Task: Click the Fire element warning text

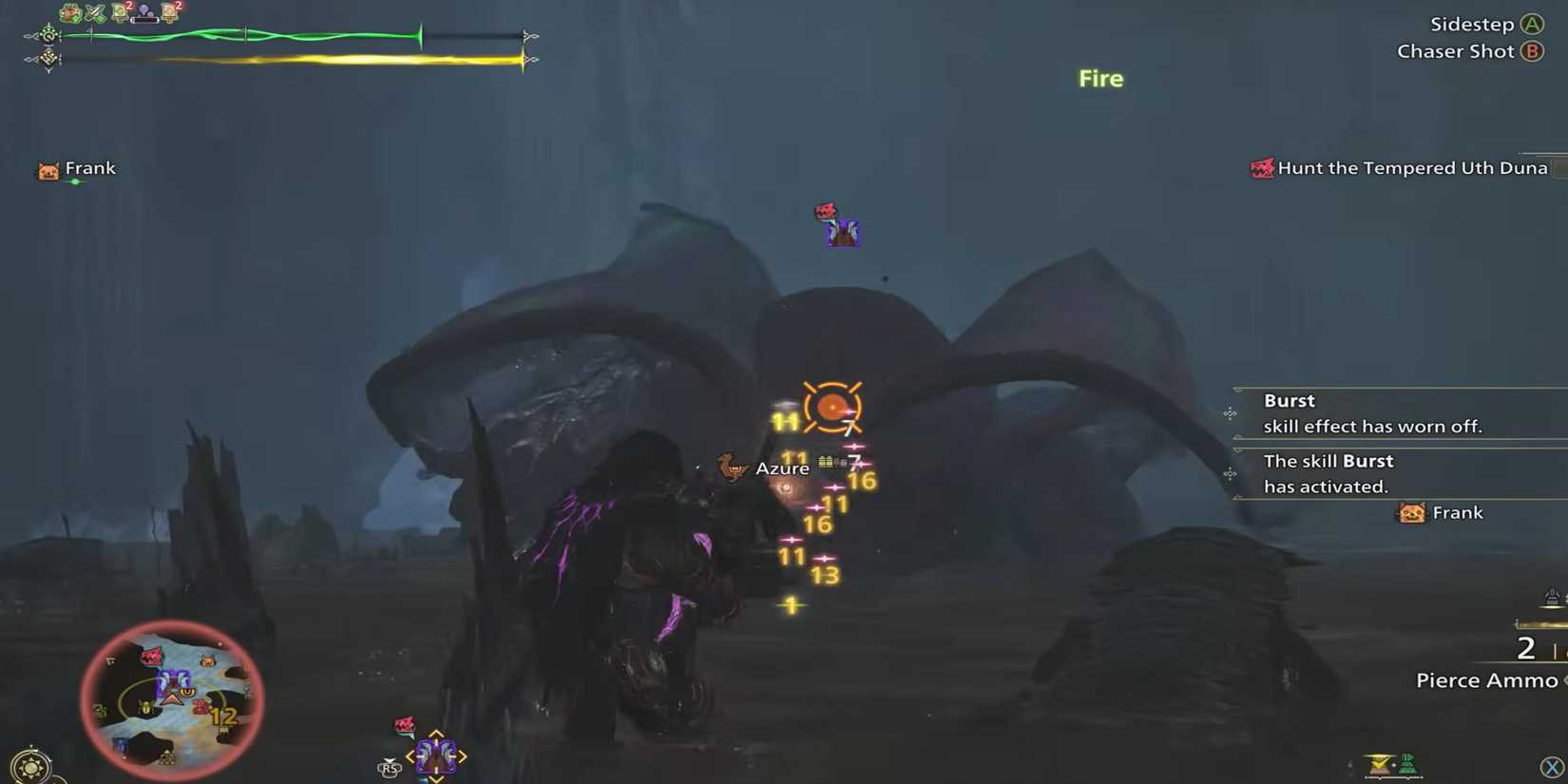Action: (1100, 78)
